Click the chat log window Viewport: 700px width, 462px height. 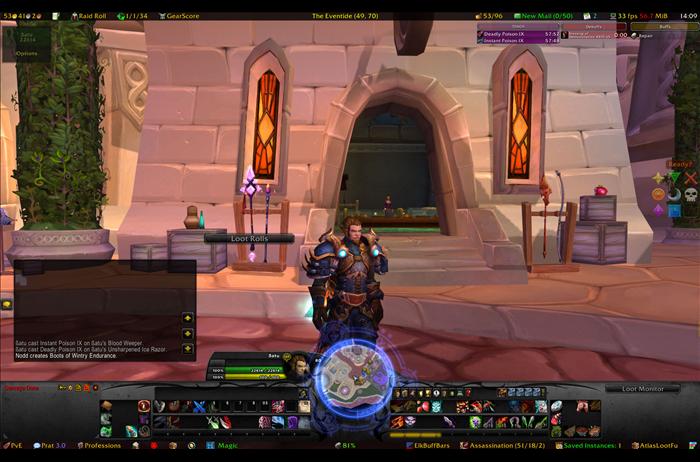[98, 308]
